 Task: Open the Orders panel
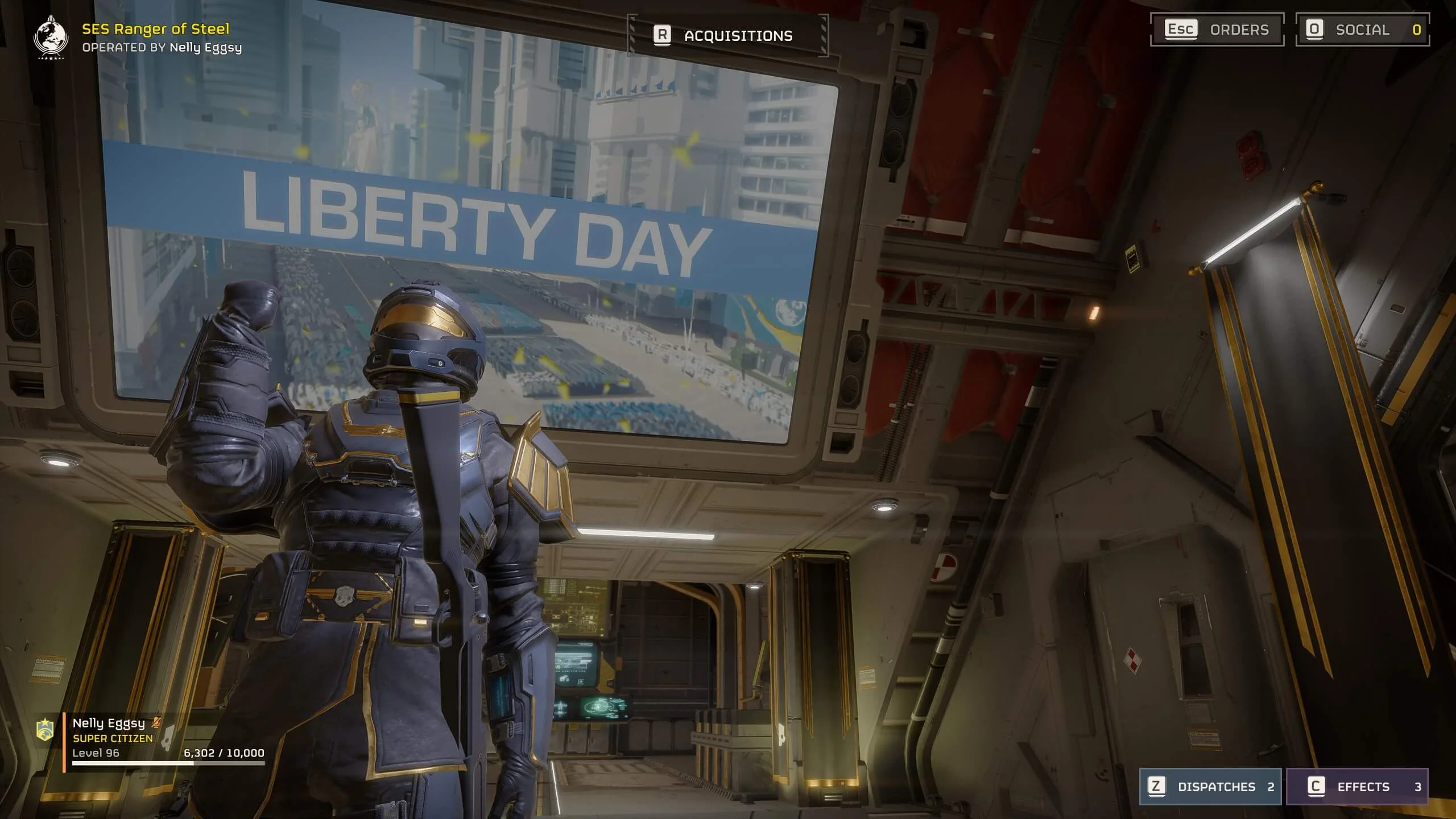tap(1217, 30)
